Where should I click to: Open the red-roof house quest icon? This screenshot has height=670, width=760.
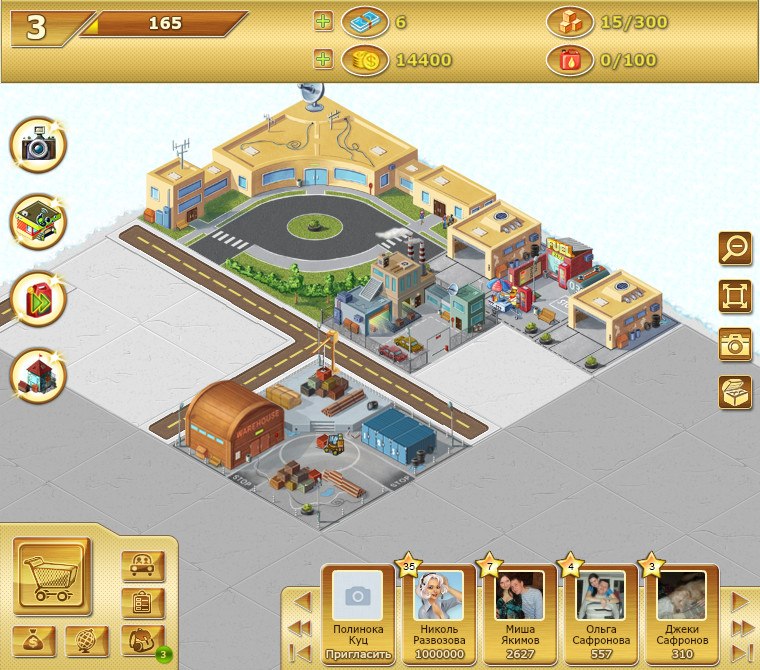[x=38, y=374]
